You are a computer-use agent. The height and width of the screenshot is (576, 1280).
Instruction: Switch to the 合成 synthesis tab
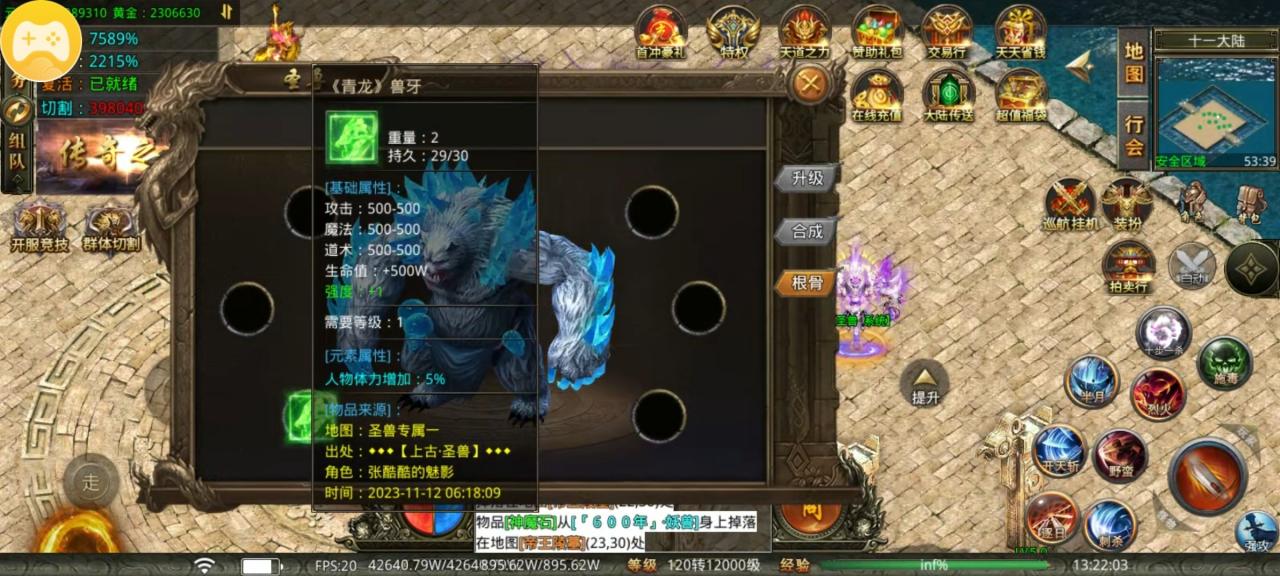[x=806, y=231]
